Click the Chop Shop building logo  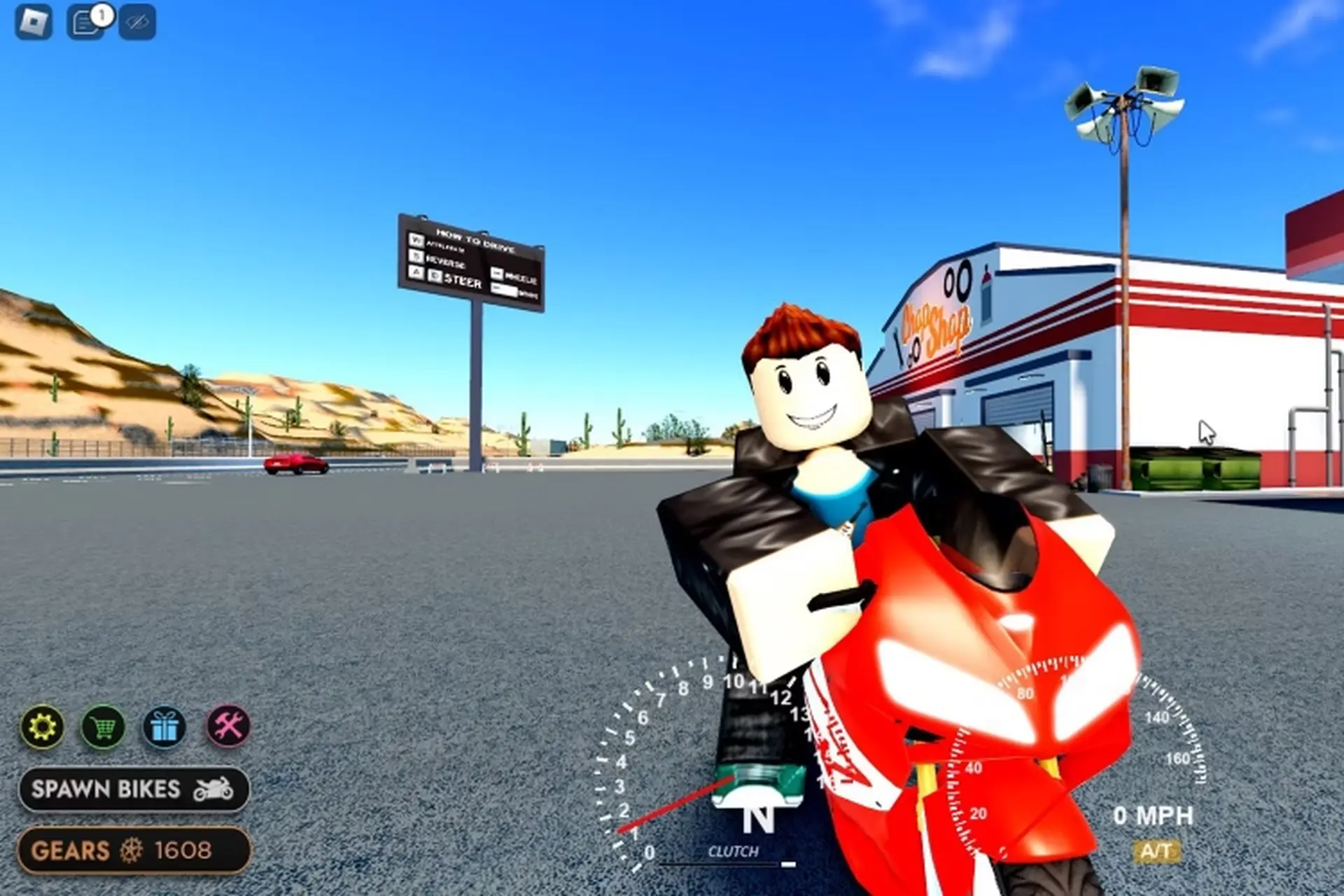tap(937, 322)
